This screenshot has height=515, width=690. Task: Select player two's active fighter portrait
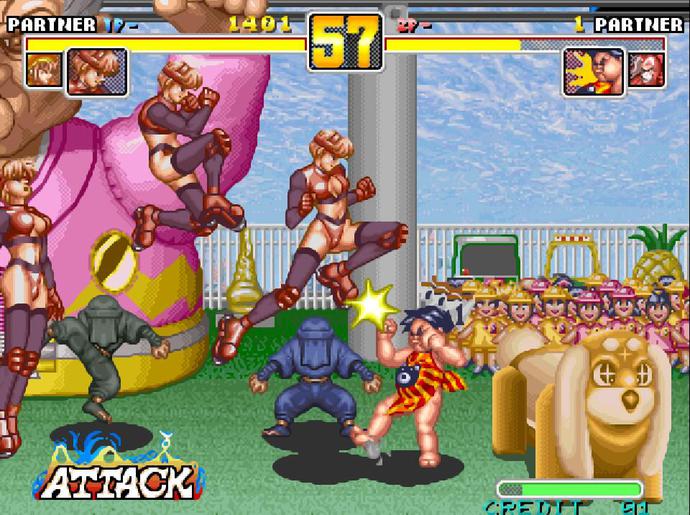click(x=594, y=72)
